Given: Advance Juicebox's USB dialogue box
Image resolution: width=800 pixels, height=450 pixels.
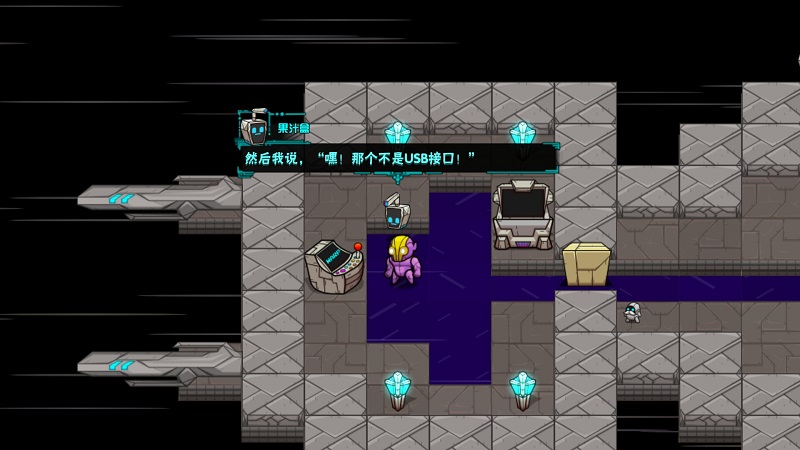Looking at the screenshot, I should click(x=396, y=158).
